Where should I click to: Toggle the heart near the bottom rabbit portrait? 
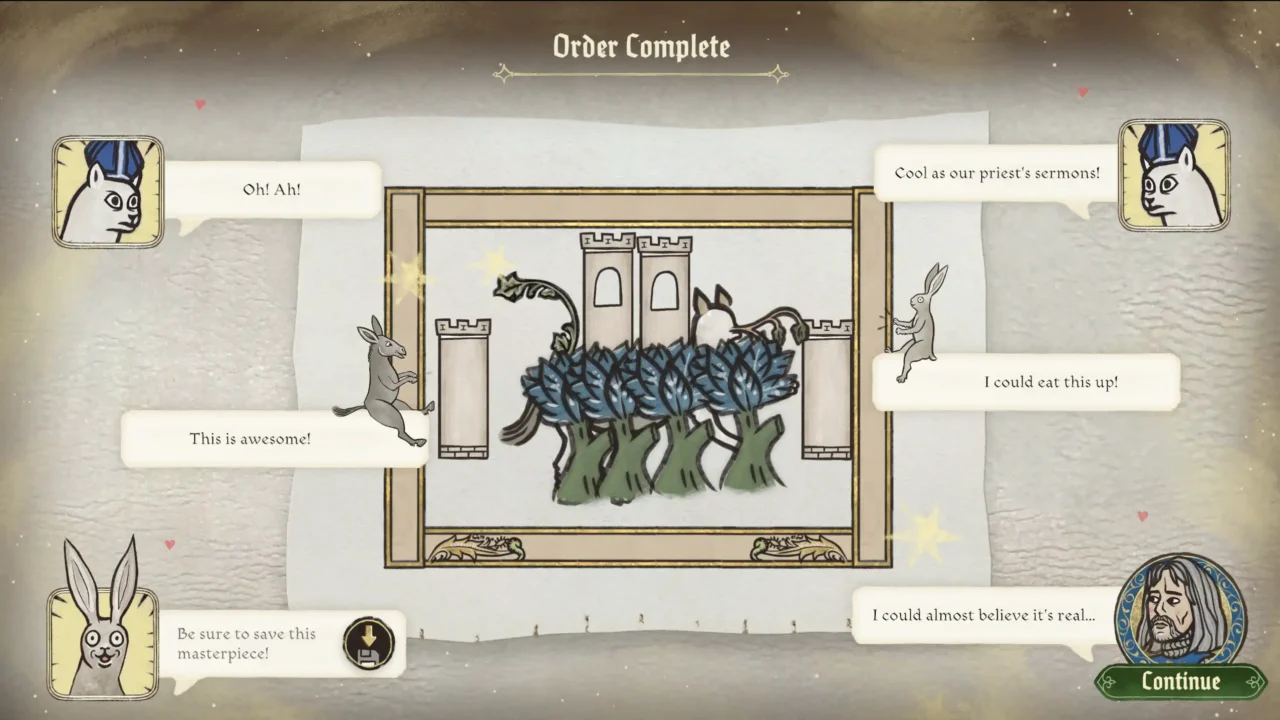click(x=169, y=544)
